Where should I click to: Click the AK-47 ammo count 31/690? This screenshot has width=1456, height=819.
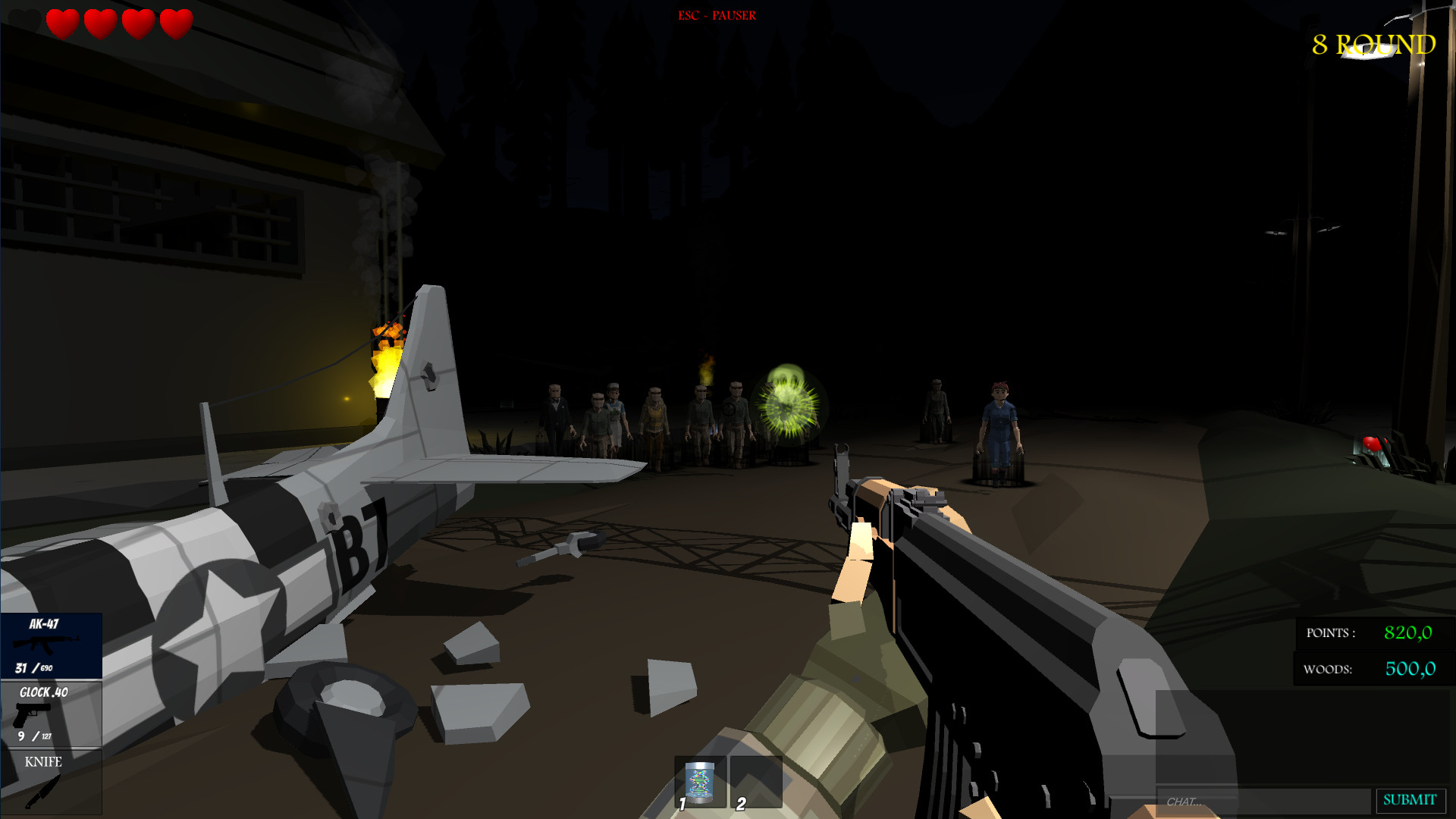click(32, 669)
